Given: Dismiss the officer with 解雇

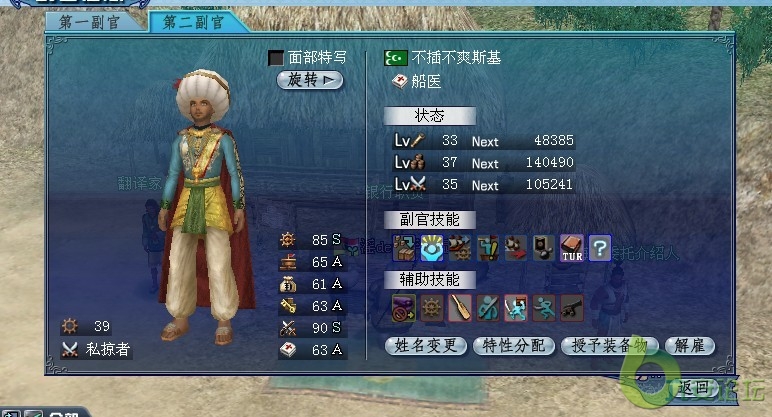Looking at the screenshot, I should point(689,346).
